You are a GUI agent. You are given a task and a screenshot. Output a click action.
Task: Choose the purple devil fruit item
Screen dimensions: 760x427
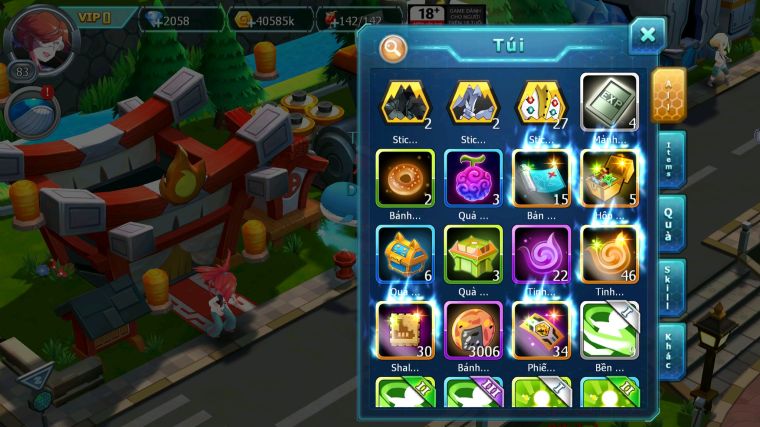[473, 178]
